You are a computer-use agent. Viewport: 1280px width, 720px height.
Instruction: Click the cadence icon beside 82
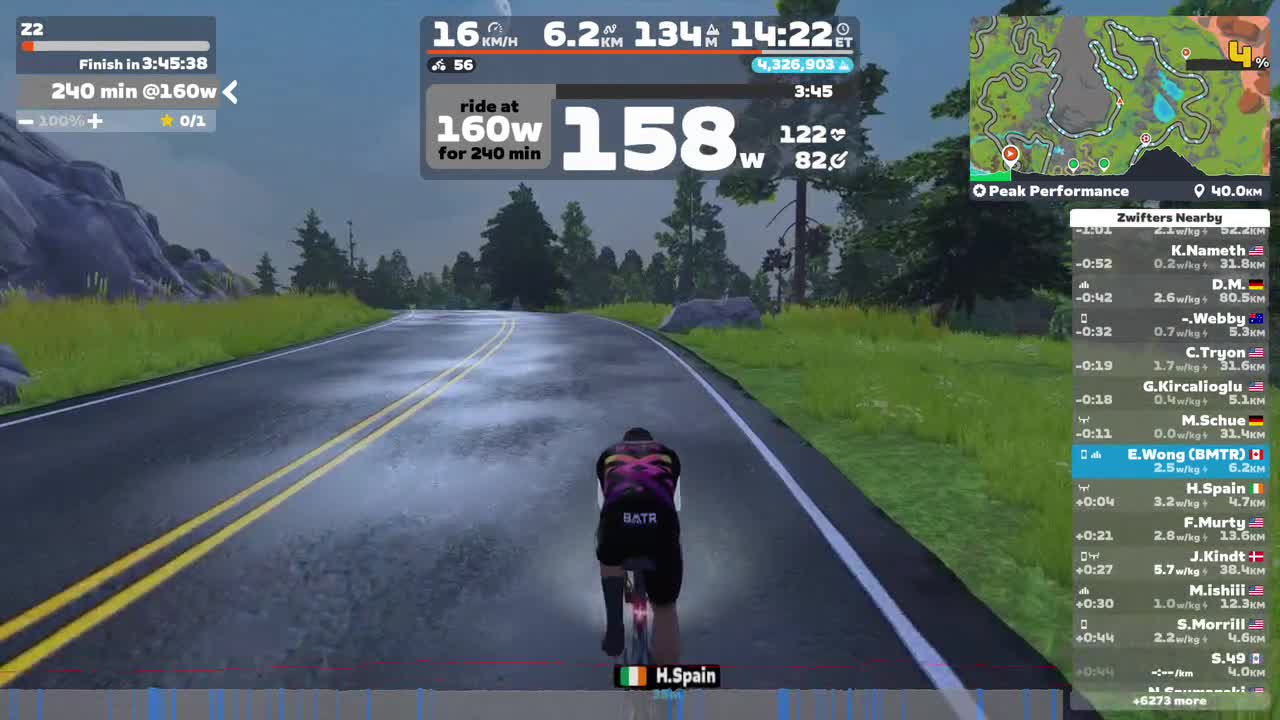tap(839, 158)
